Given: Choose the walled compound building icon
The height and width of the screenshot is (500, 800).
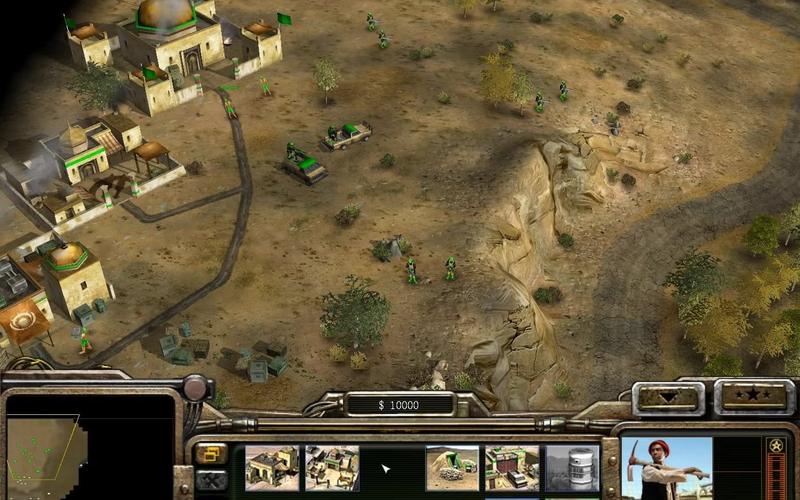Looking at the screenshot, I should 332,467.
